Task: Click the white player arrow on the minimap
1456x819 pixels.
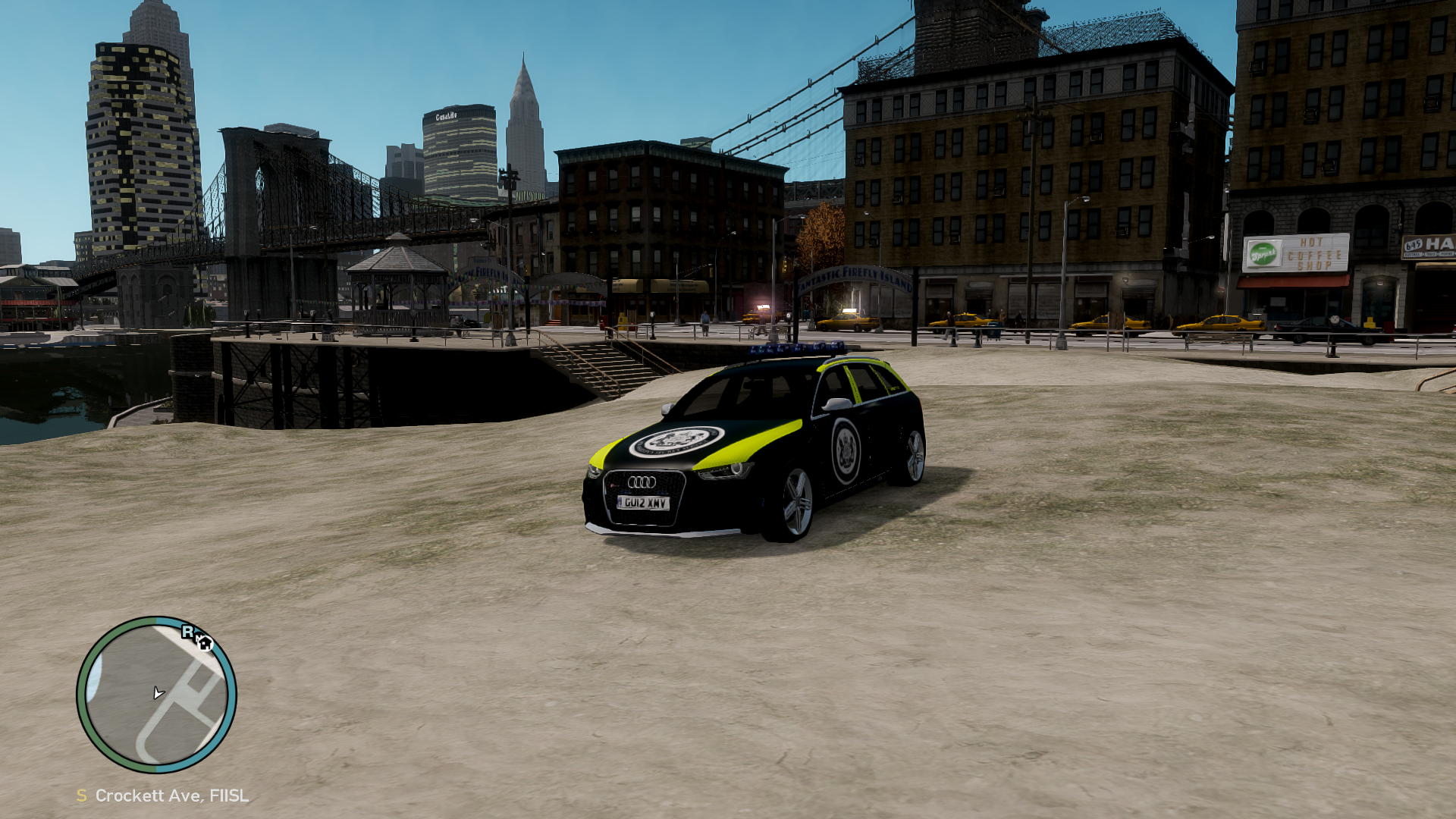Action: point(158,692)
